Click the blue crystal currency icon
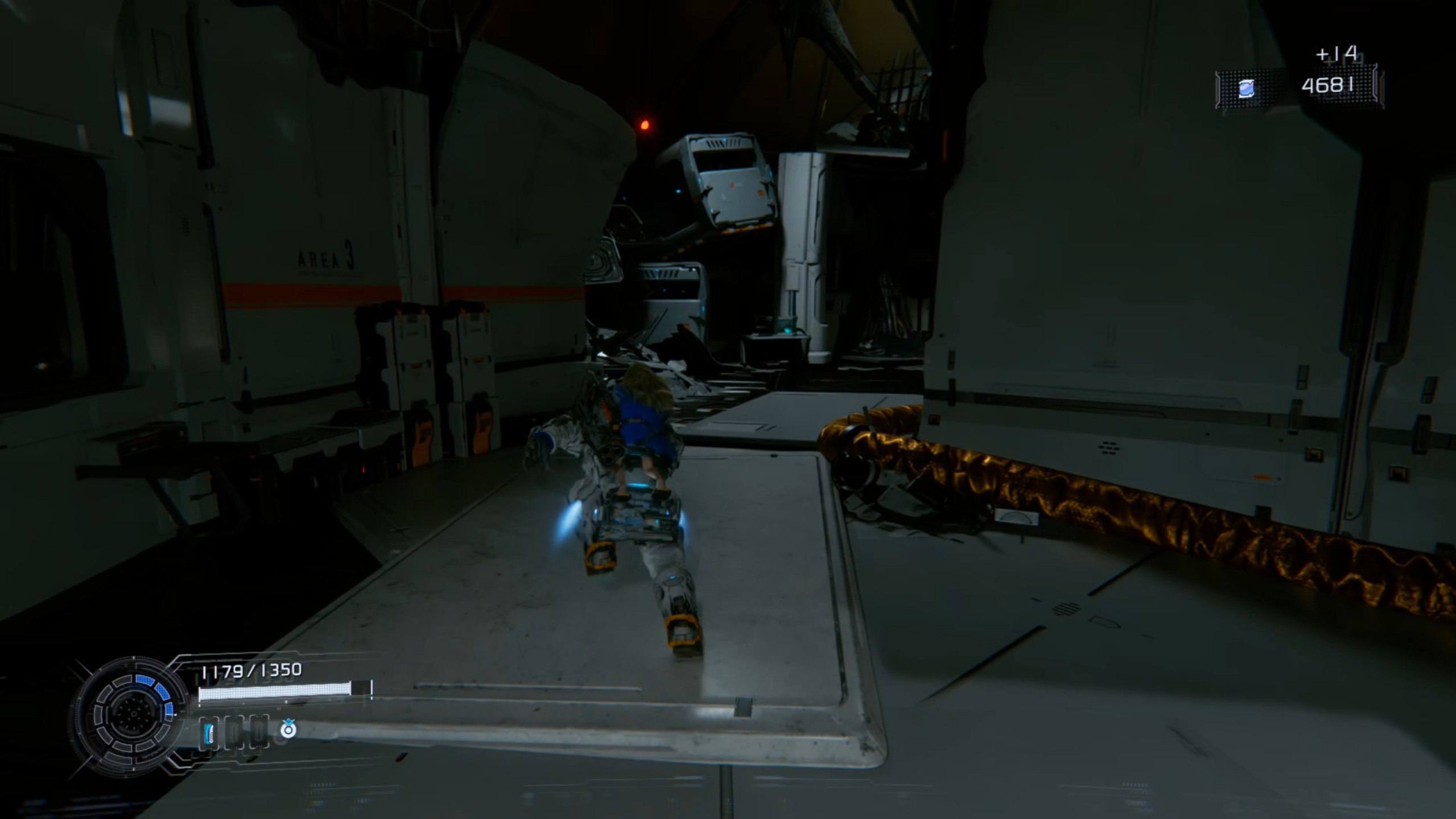 [x=1246, y=89]
